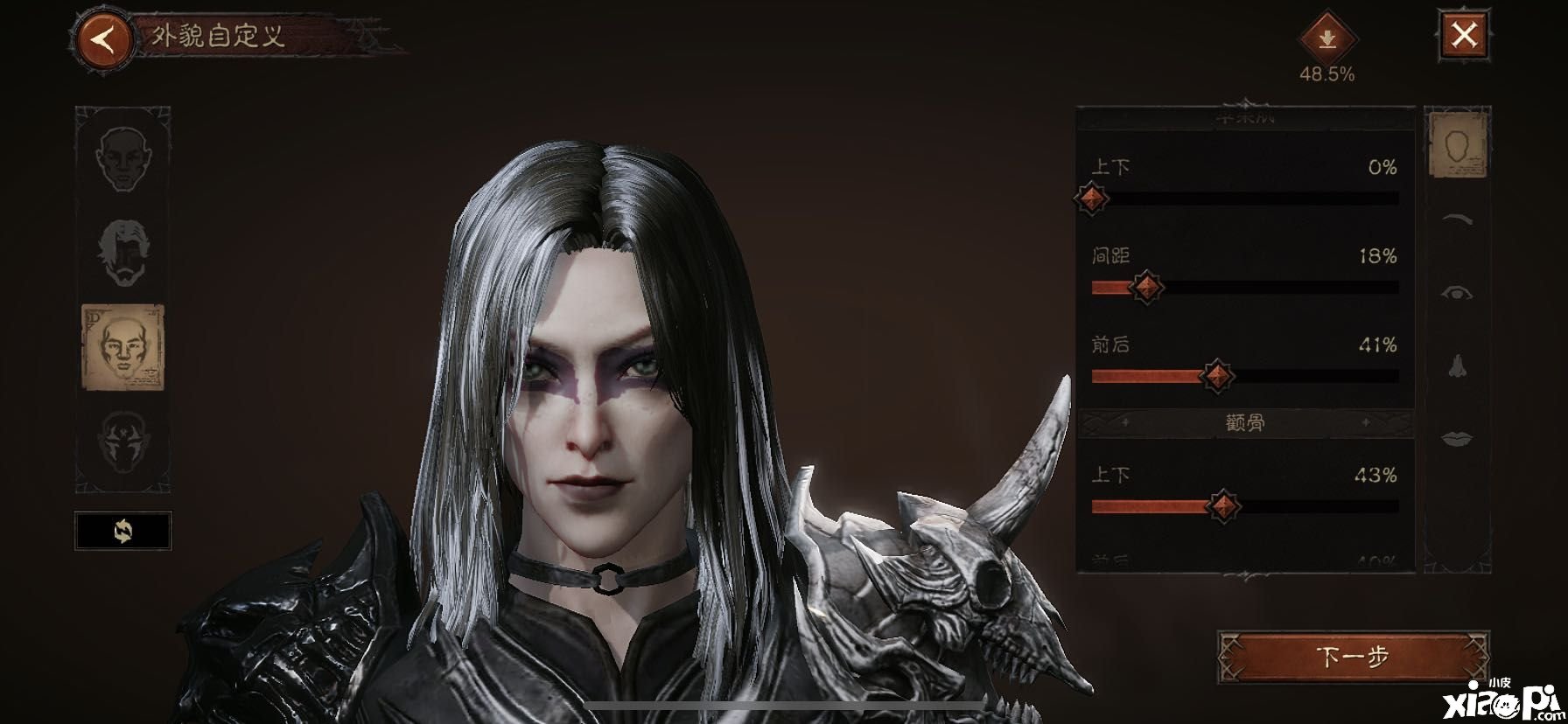Tap the download progress icon
Image resolution: width=1568 pixels, height=724 pixels.
(x=1326, y=39)
